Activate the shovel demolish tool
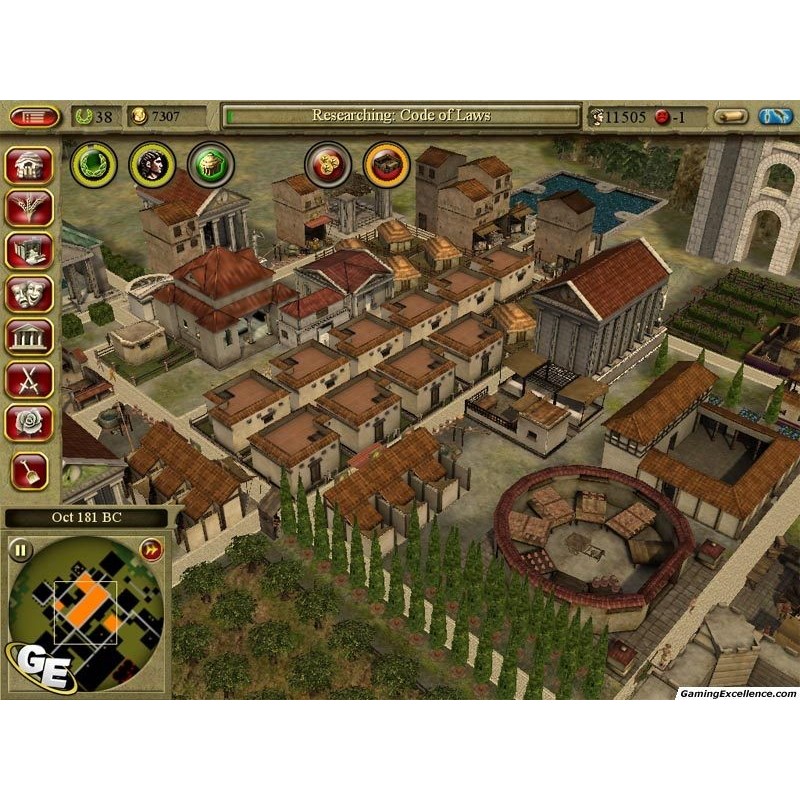800x800 pixels. coord(29,470)
